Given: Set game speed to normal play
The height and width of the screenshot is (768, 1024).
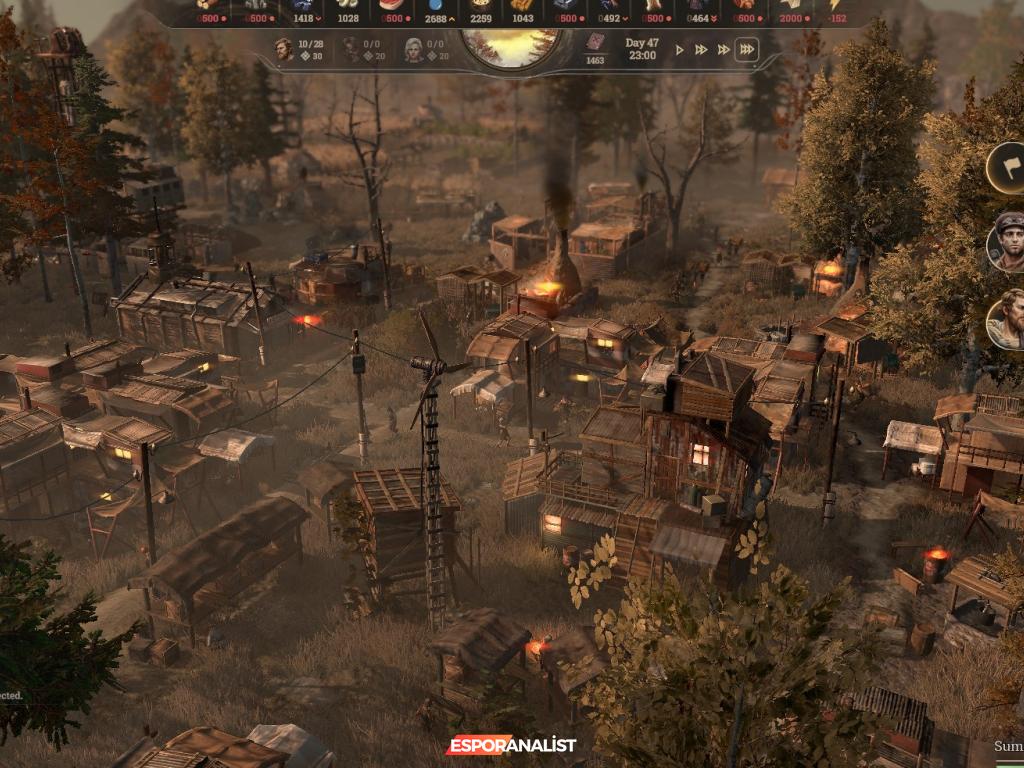Looking at the screenshot, I should 680,49.
